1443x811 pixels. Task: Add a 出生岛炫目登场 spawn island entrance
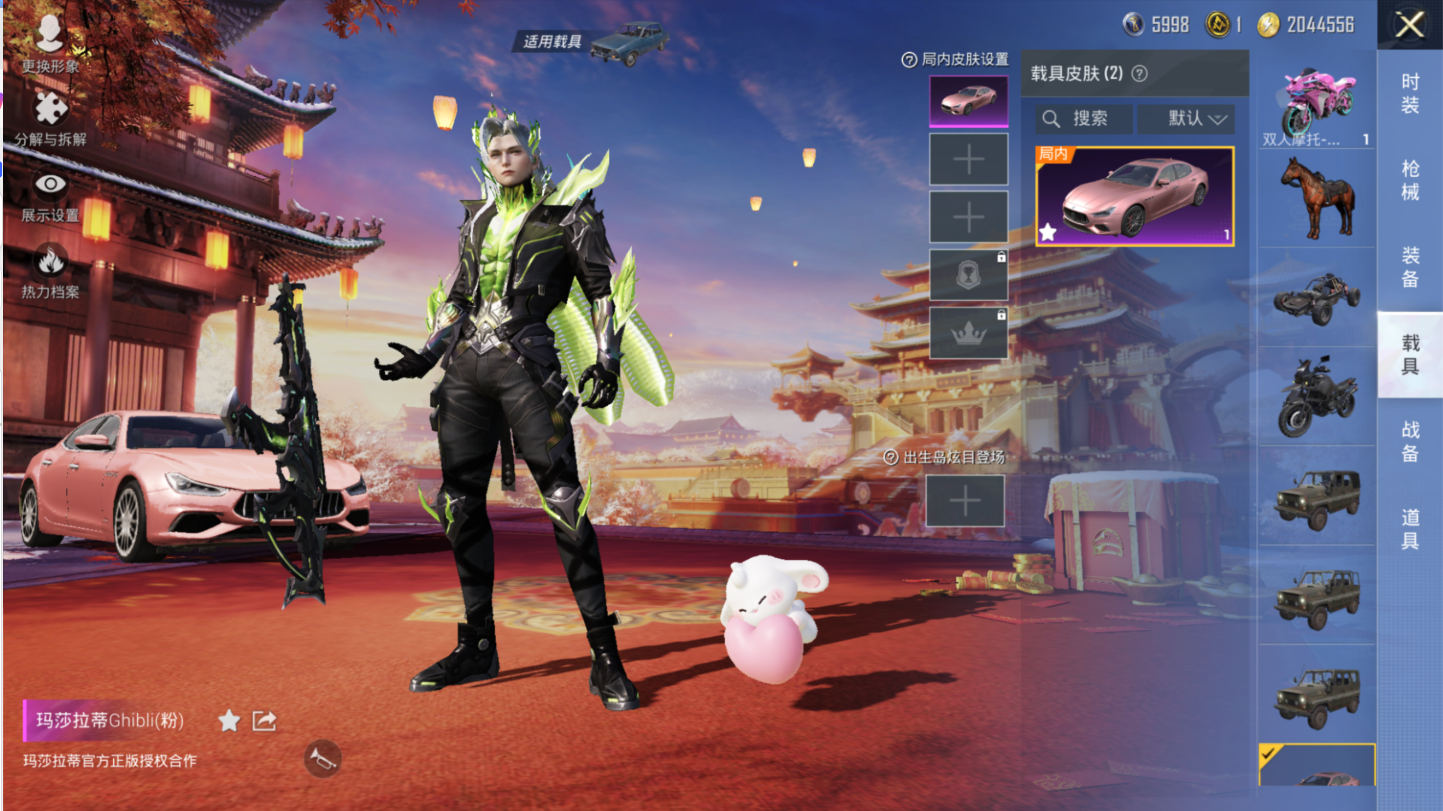click(964, 501)
